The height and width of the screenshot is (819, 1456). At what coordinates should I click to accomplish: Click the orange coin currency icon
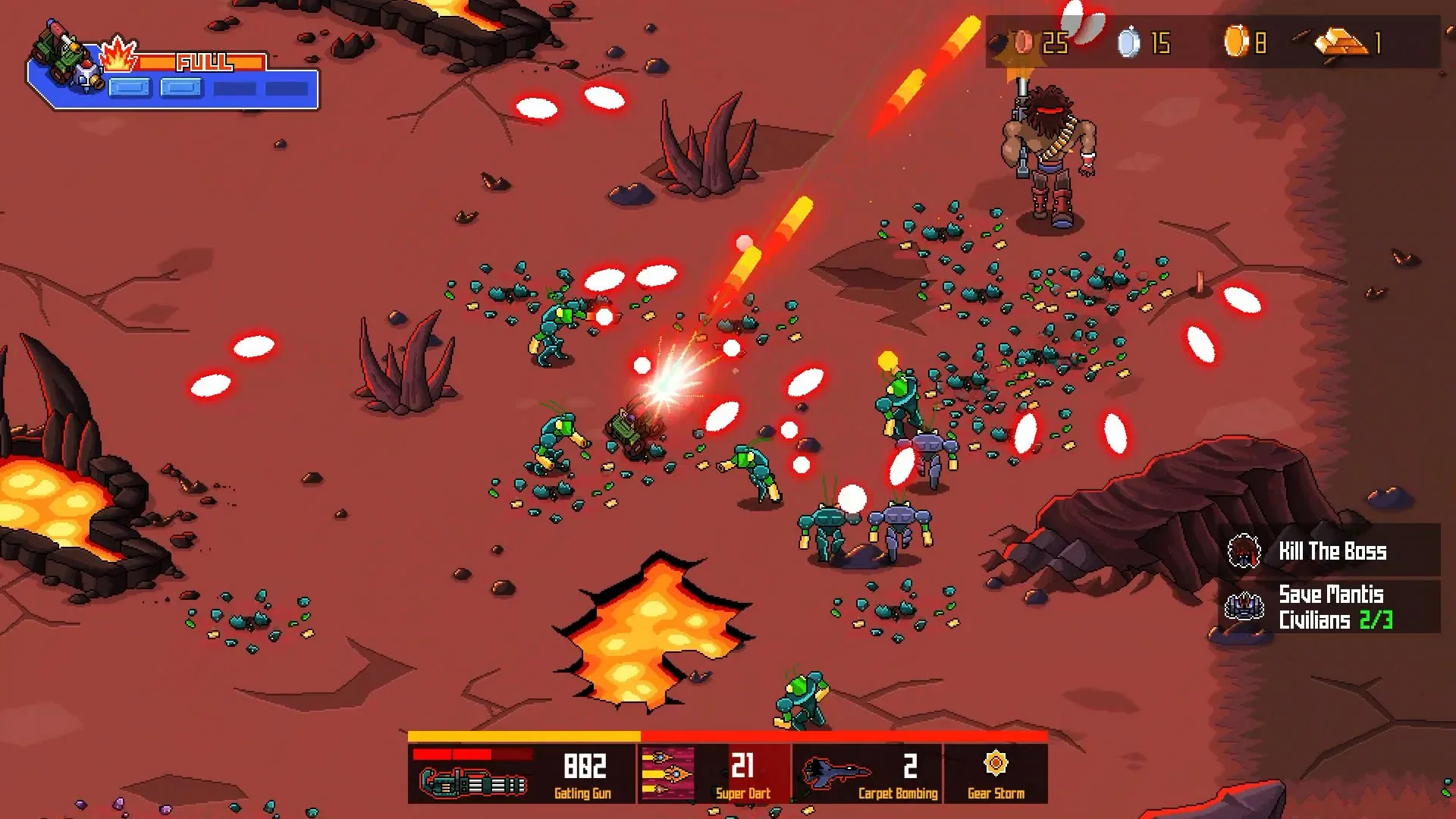pos(1235,42)
